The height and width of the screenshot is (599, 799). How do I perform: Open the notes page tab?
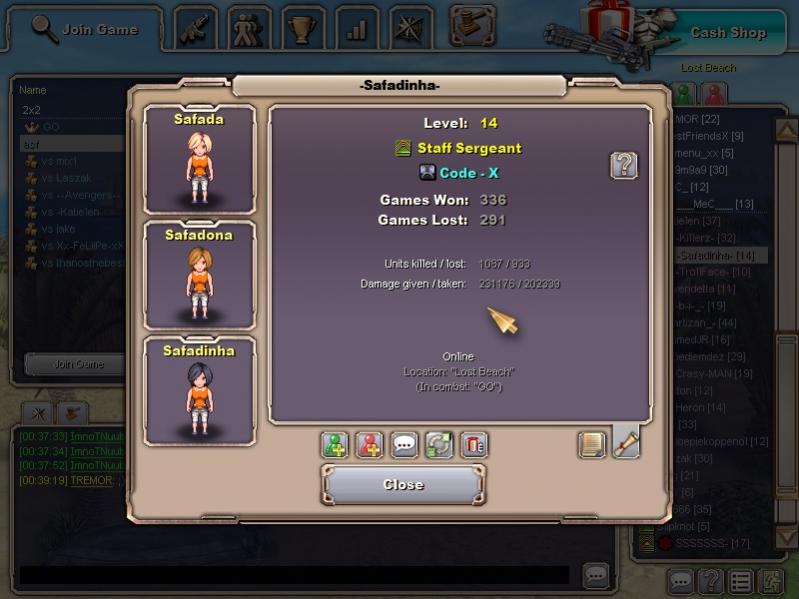tap(593, 443)
